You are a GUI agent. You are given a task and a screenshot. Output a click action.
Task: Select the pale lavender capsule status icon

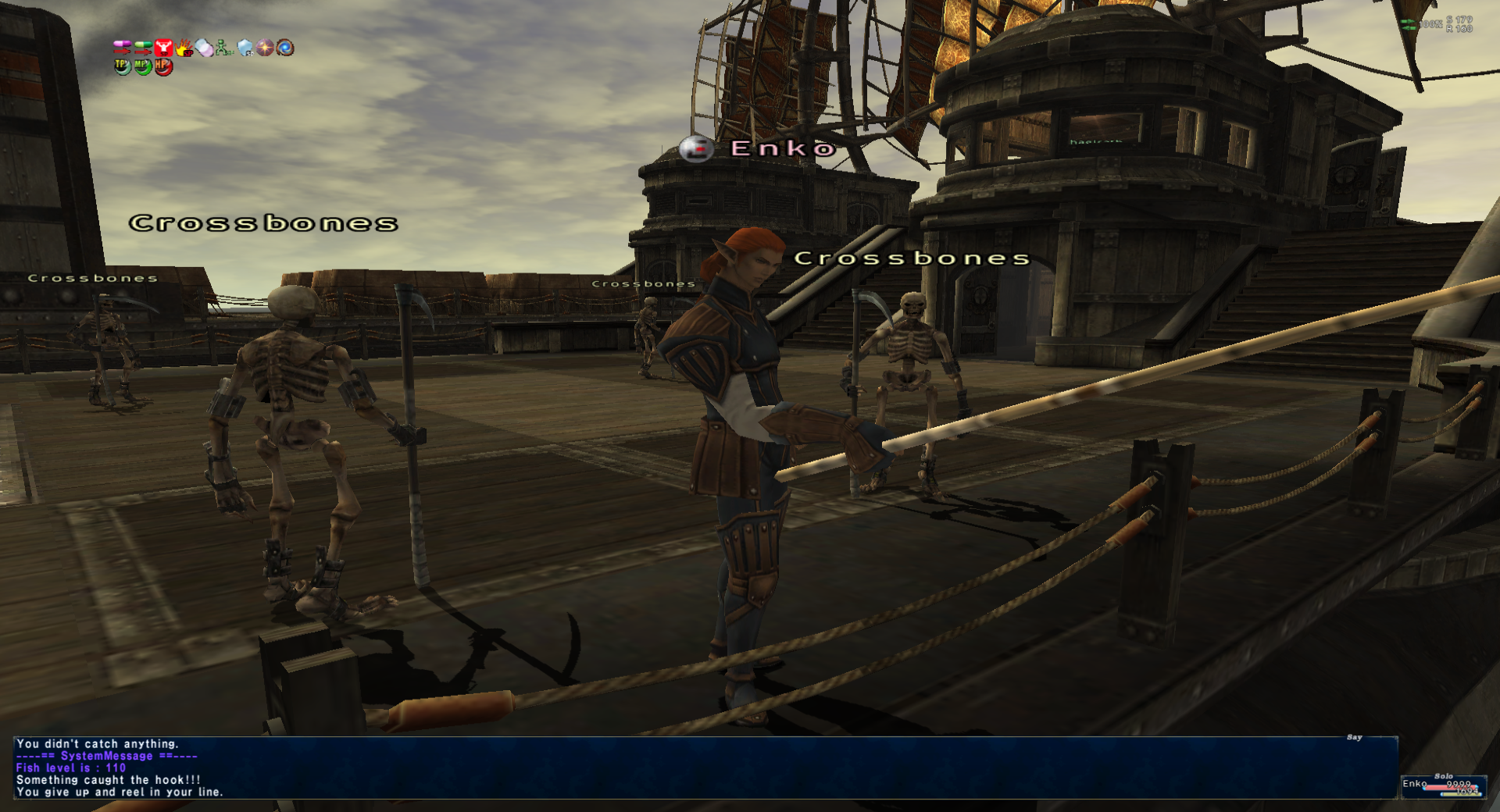coord(205,48)
